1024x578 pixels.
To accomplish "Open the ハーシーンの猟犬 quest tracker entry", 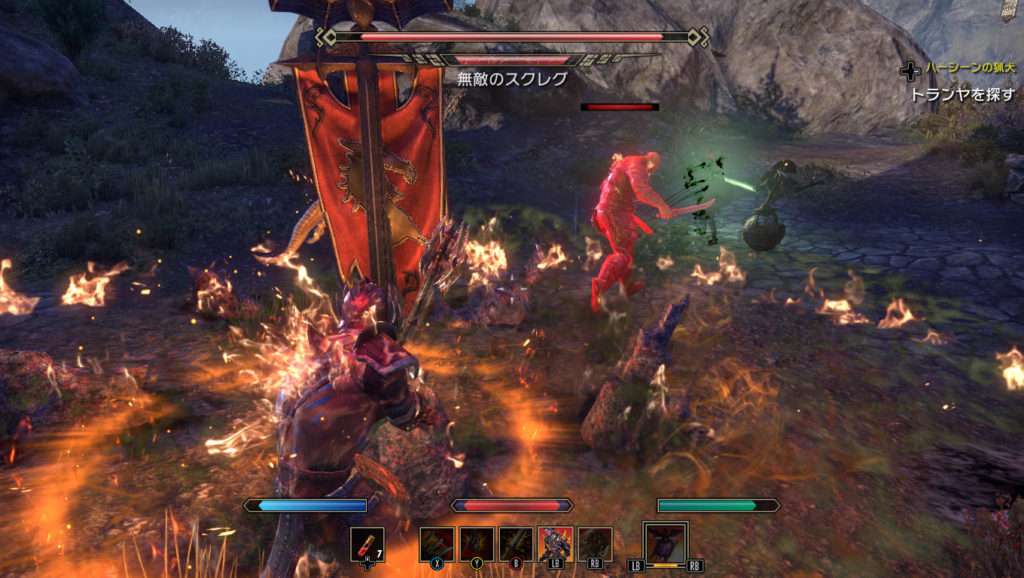I will tap(969, 68).
